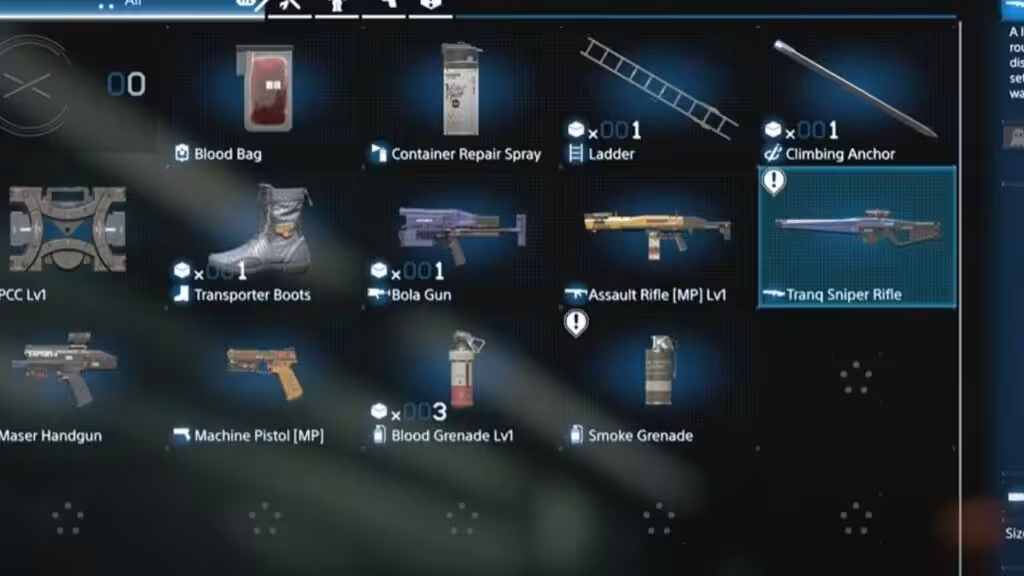This screenshot has width=1024, height=576.
Task: Choose the Container Repair Spray
Action: [x=461, y=98]
